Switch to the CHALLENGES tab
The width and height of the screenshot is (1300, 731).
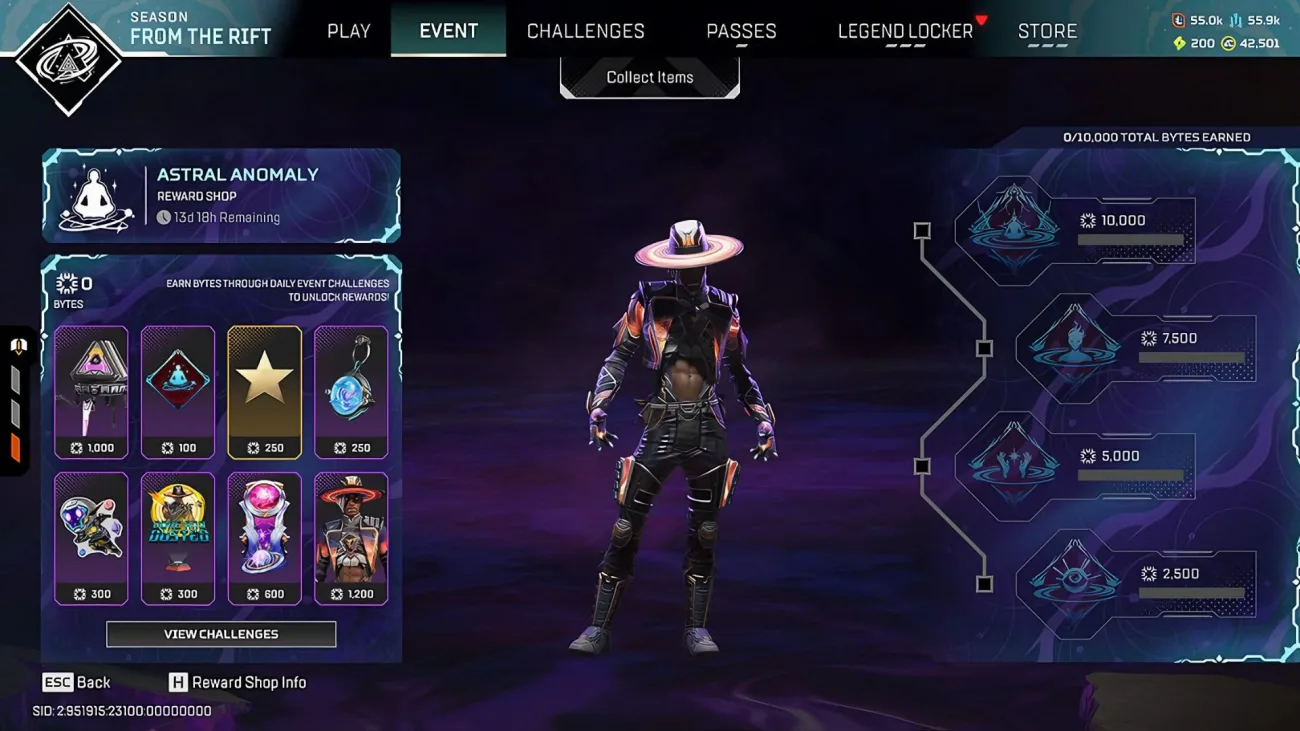click(x=586, y=30)
